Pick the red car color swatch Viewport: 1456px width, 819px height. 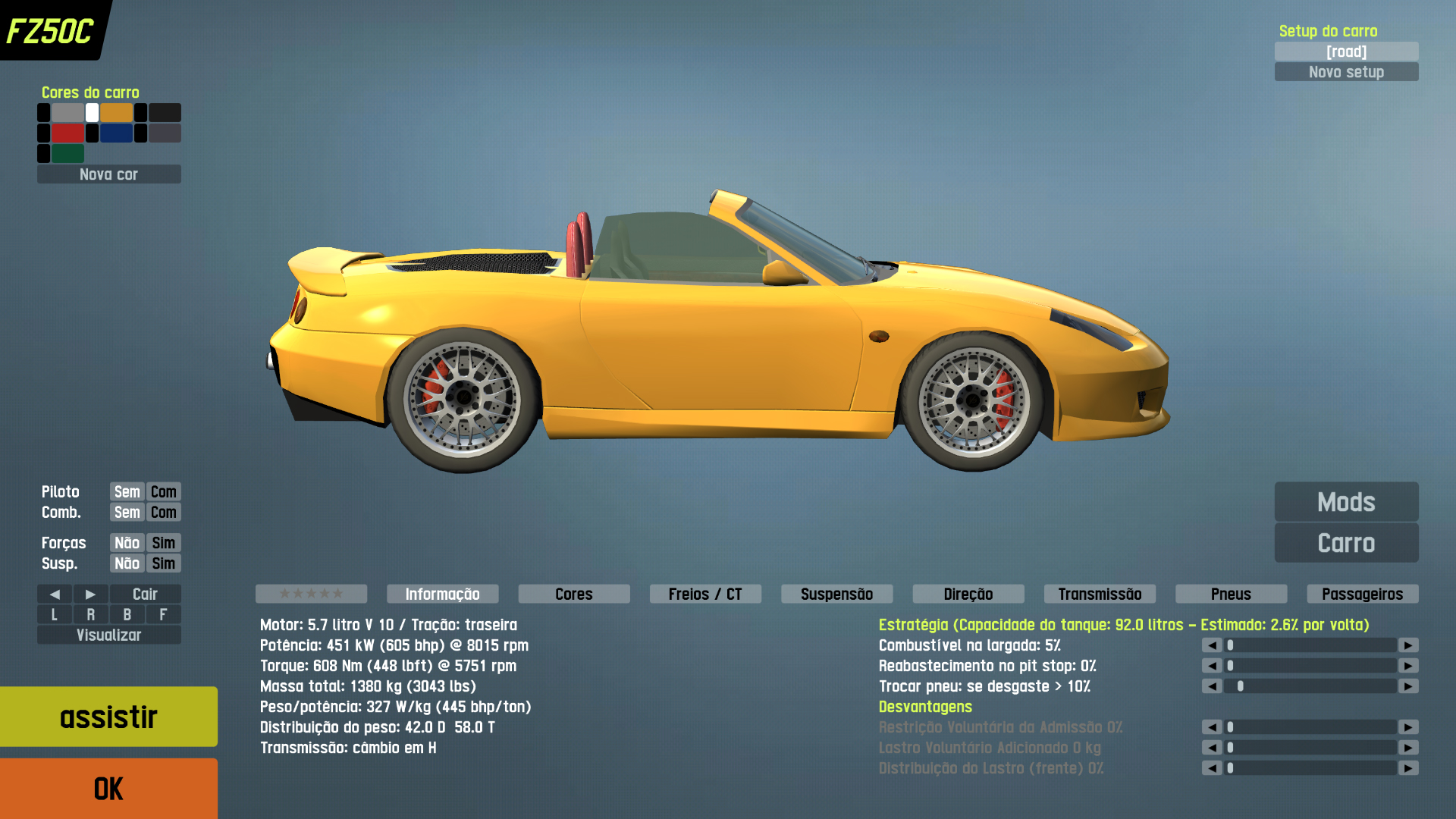67,133
